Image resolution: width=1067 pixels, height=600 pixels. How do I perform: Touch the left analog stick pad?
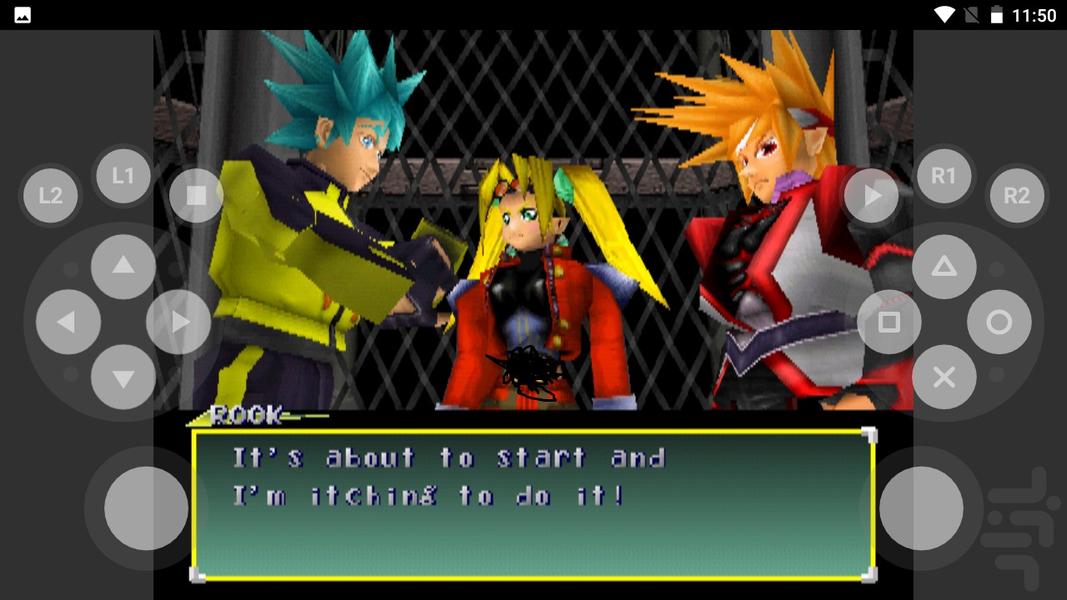pyautogui.click(x=146, y=507)
